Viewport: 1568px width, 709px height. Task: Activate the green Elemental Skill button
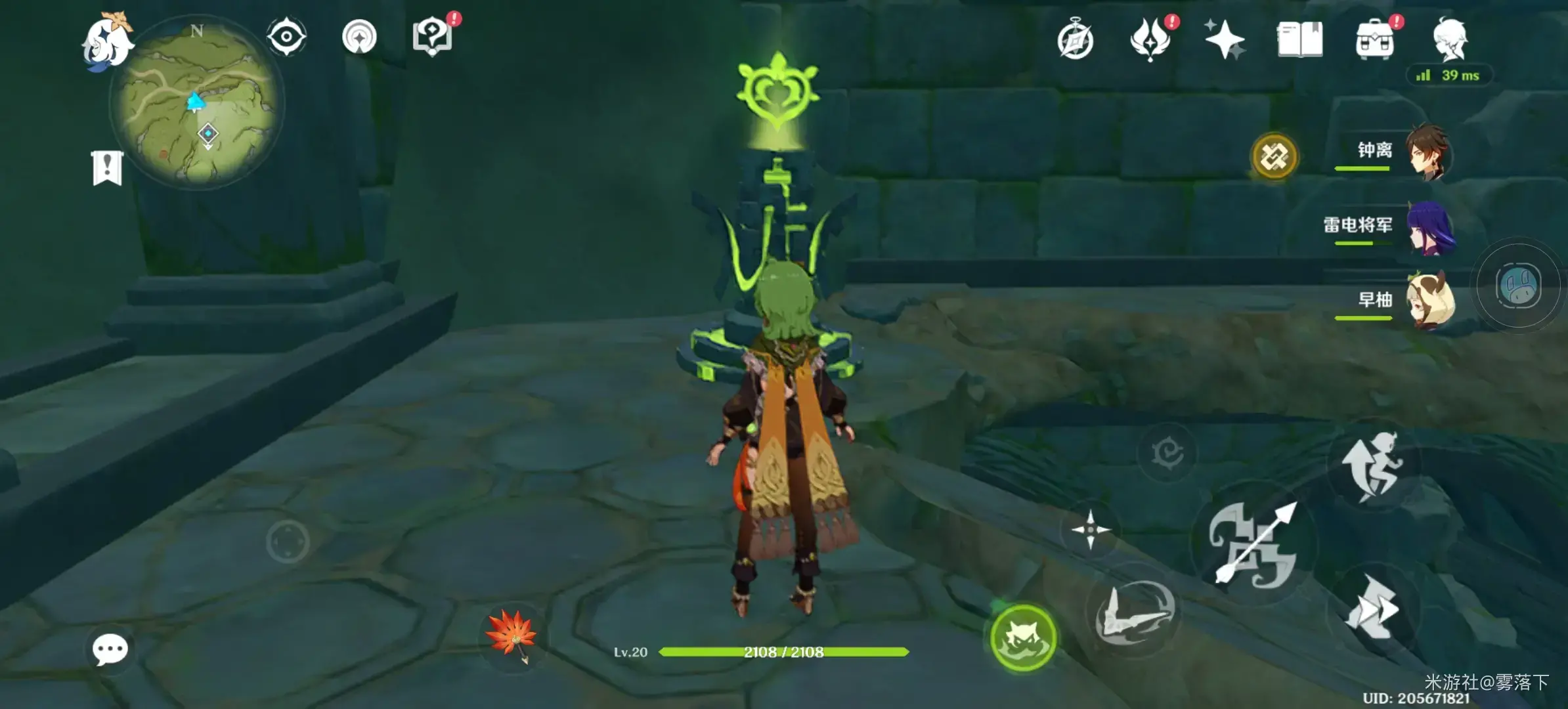tap(1022, 637)
